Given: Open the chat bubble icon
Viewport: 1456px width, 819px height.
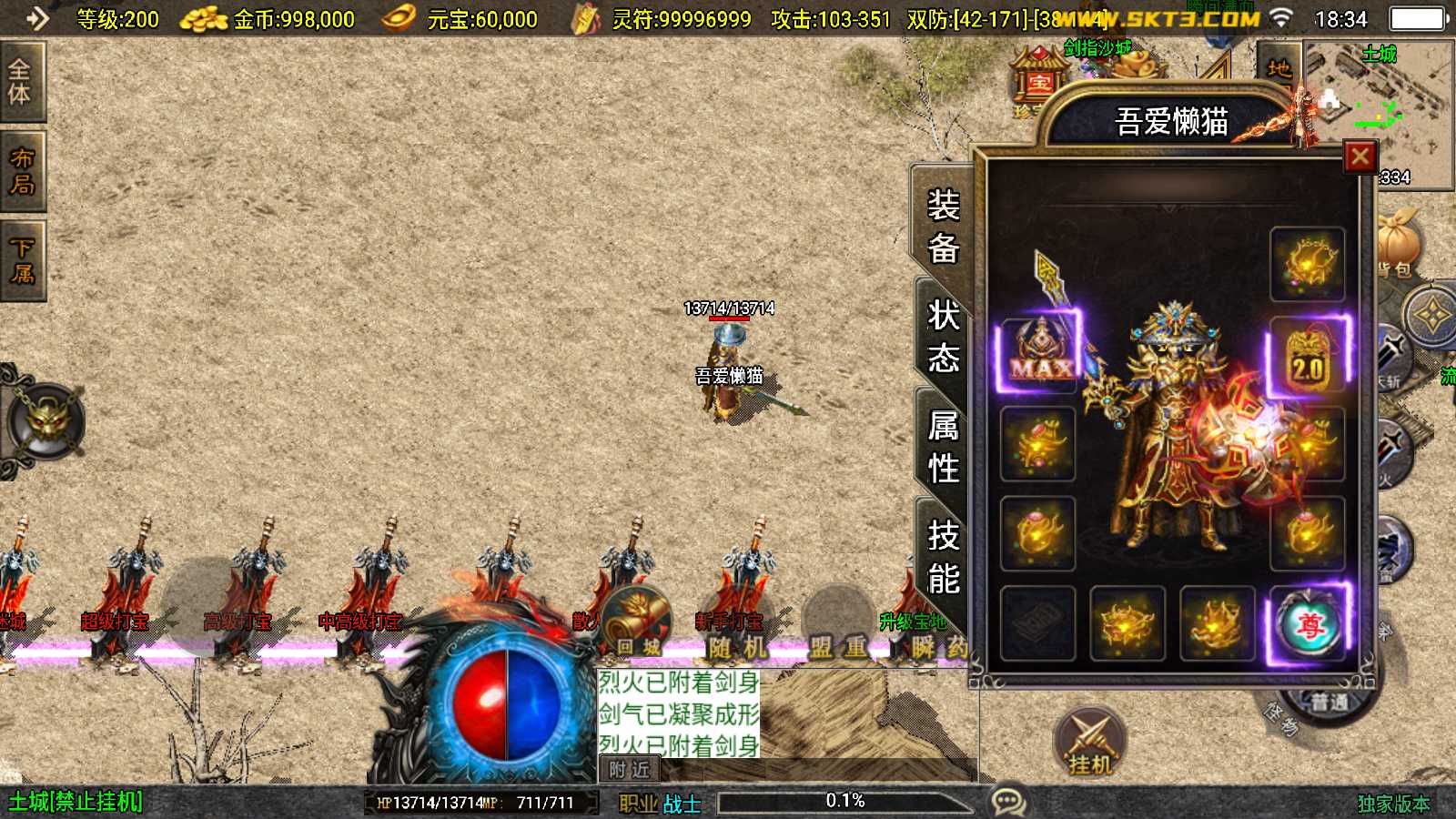Looking at the screenshot, I should tap(1008, 802).
